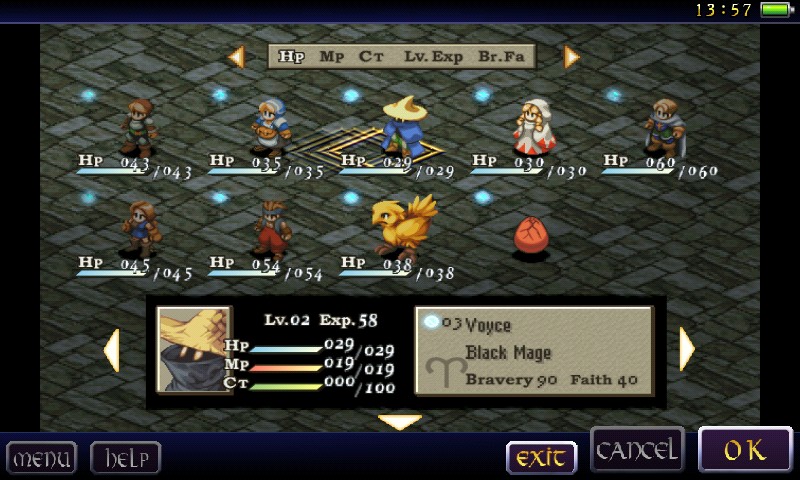Select the knight unit with 060 HP
800x480 pixels.
pos(662,127)
